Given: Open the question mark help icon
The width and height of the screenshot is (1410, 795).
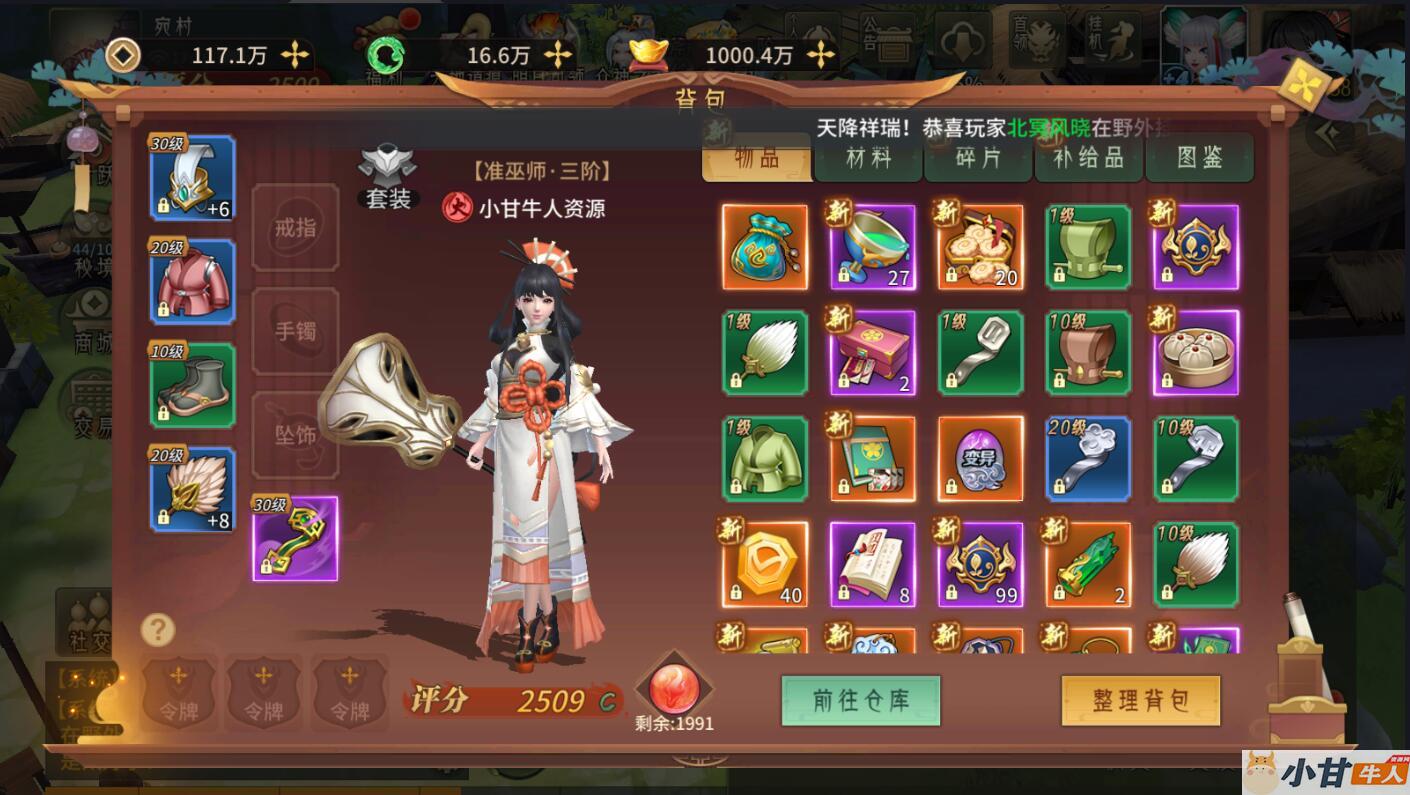Looking at the screenshot, I should [158, 630].
